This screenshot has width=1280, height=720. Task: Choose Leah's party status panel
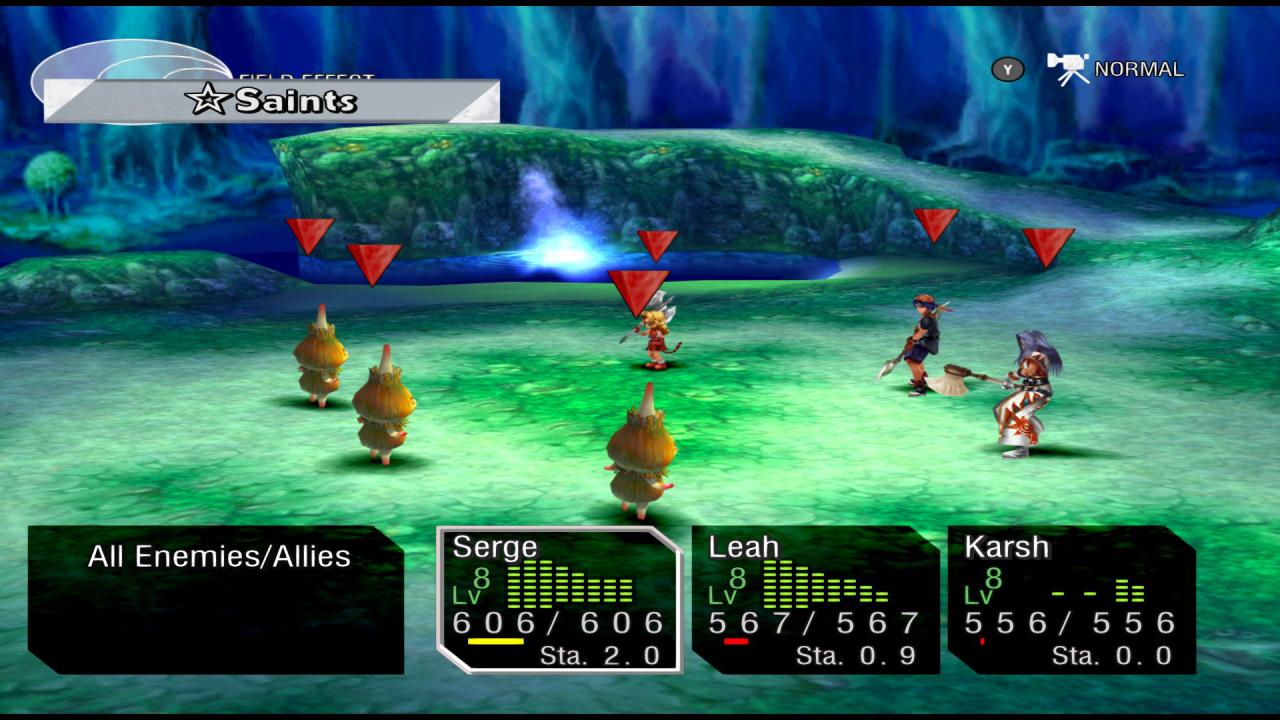point(815,599)
